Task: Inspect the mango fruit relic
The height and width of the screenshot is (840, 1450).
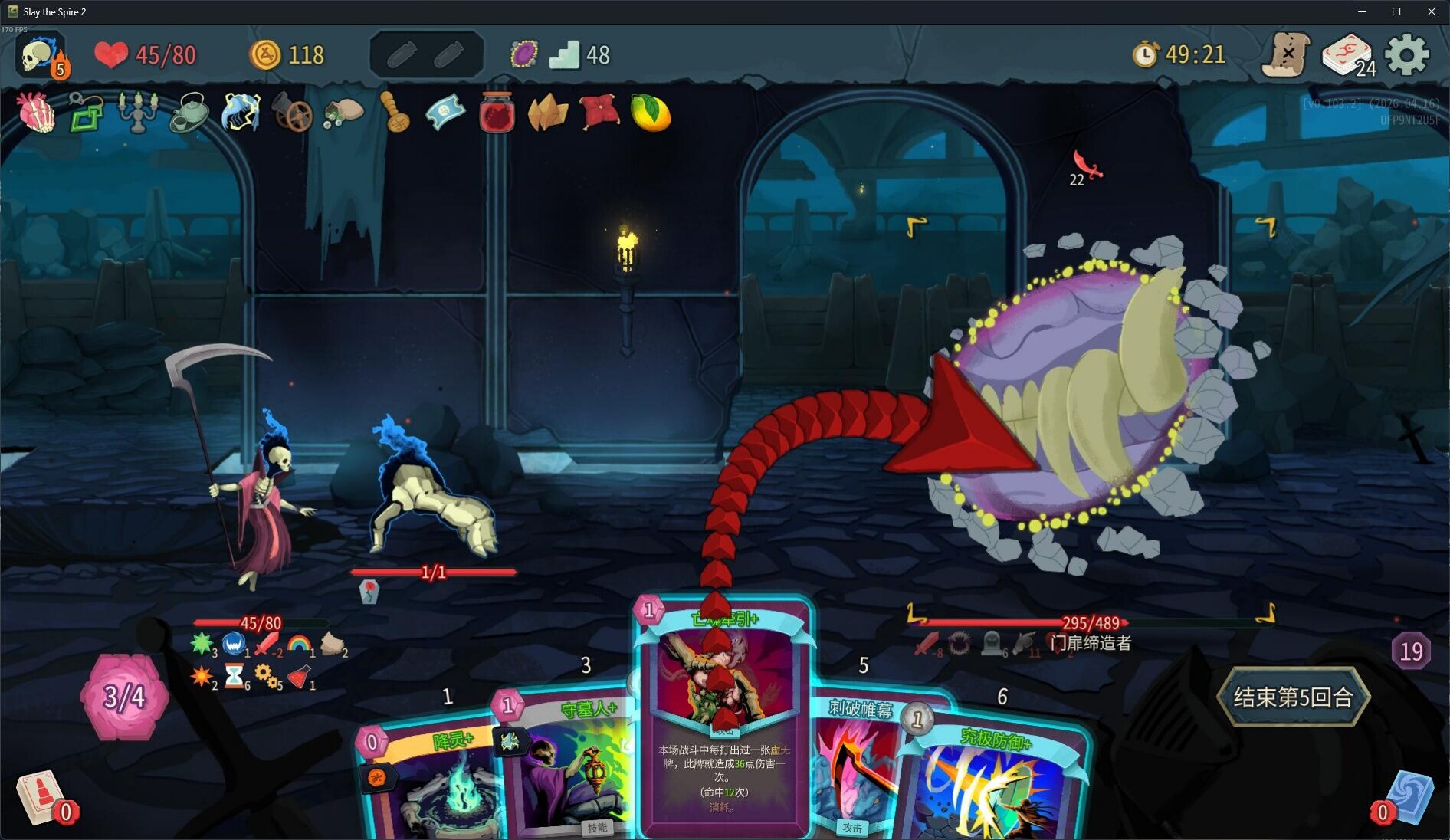Action: (651, 113)
